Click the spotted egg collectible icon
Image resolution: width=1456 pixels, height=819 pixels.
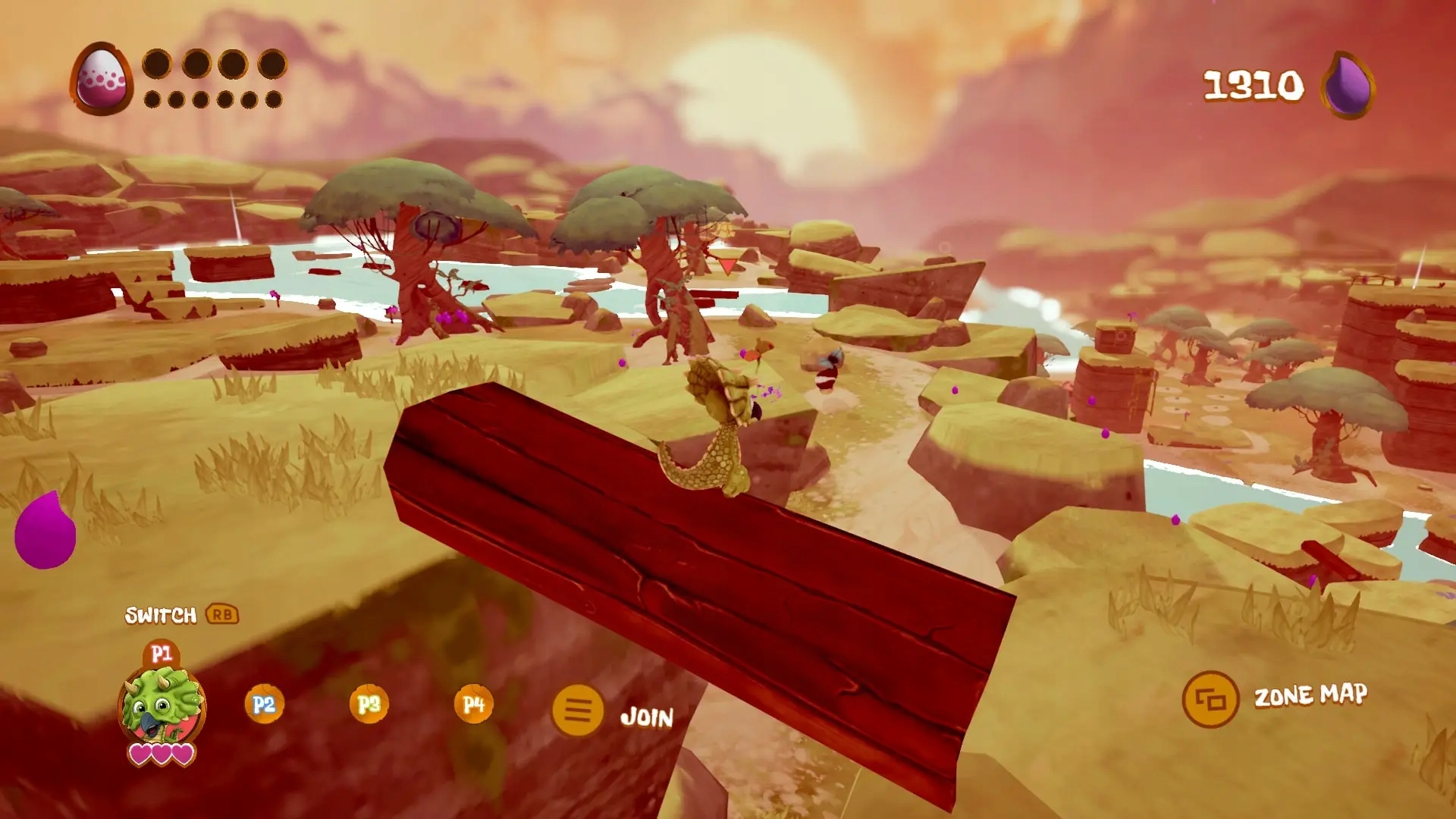(102, 79)
